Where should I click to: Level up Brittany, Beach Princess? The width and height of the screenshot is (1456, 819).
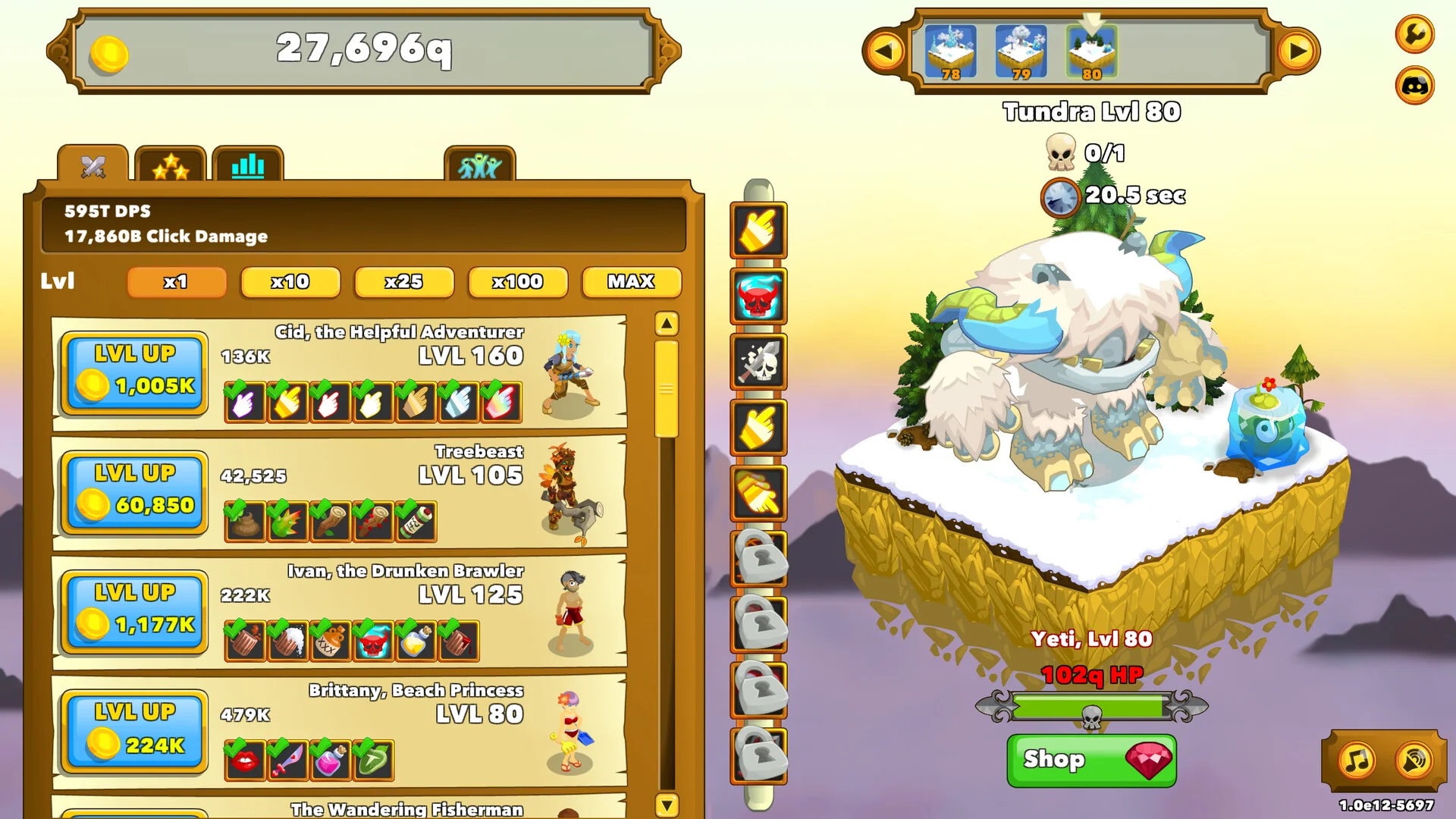click(134, 731)
